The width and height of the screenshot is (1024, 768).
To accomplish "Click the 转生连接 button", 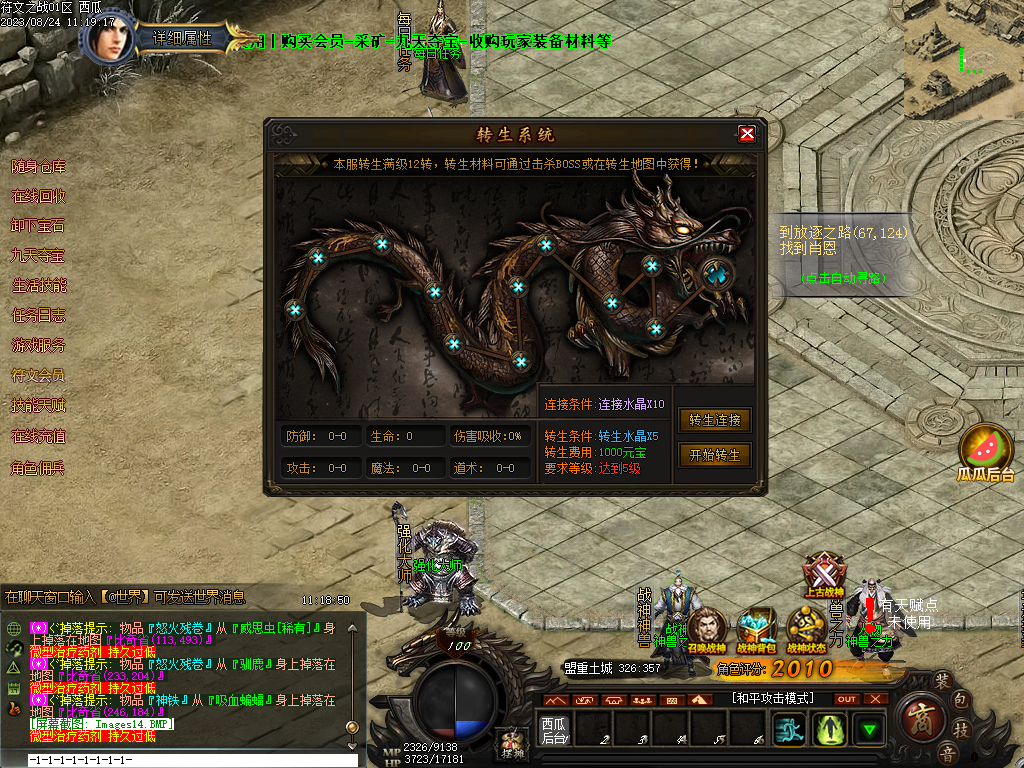I will [715, 421].
